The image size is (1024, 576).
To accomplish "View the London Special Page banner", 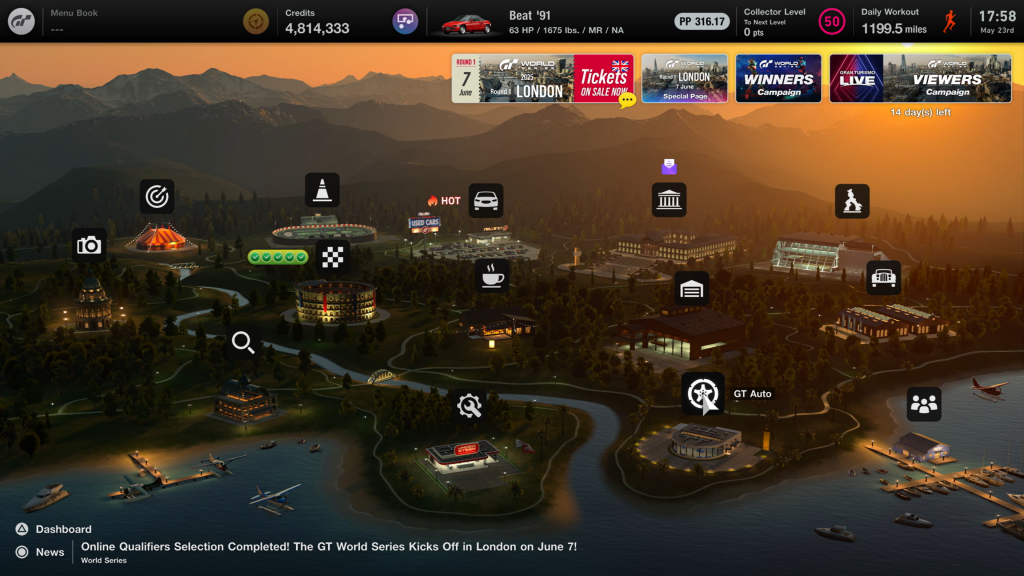I will click(684, 78).
